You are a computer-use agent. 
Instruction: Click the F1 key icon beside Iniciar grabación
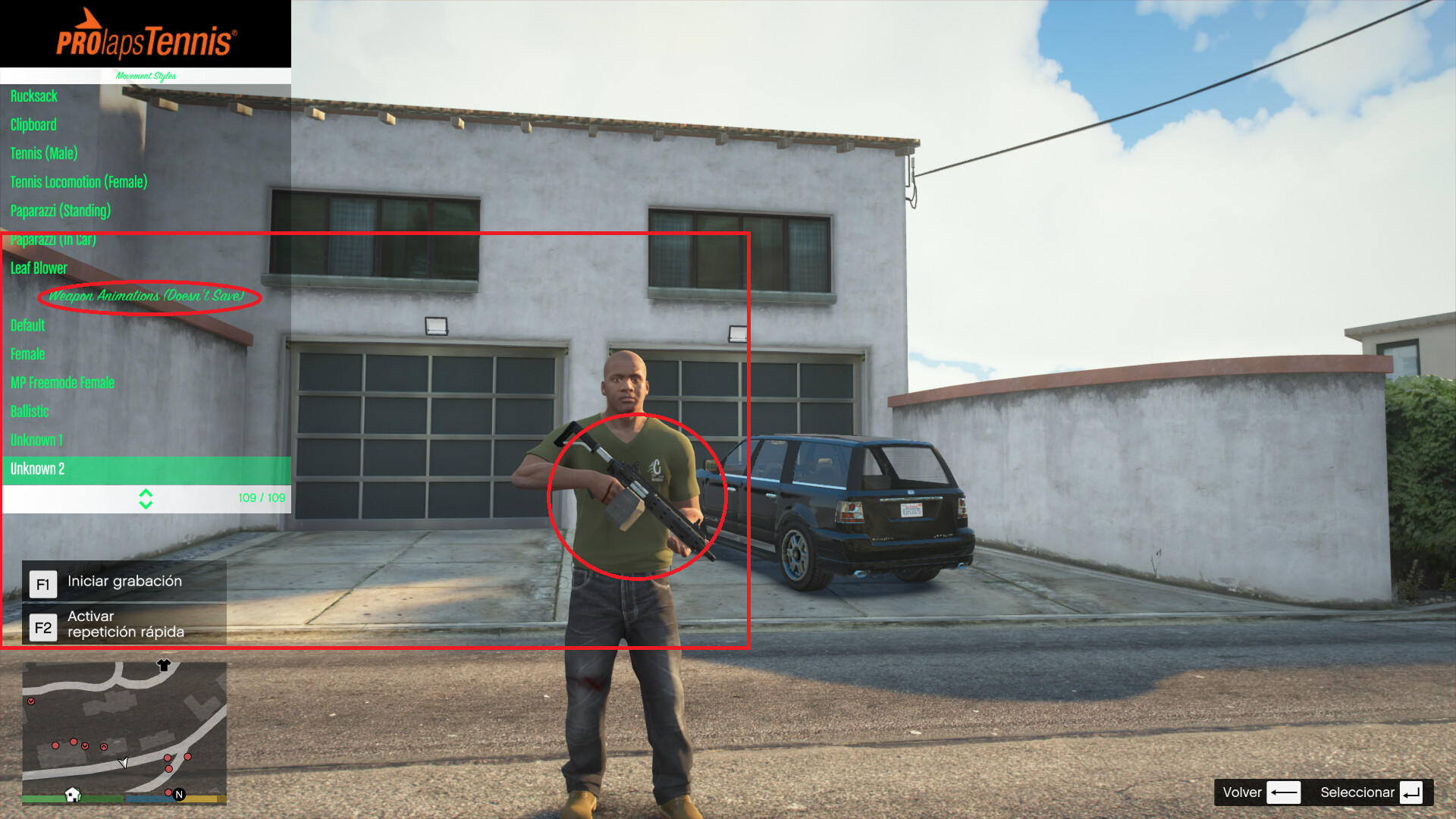point(43,583)
